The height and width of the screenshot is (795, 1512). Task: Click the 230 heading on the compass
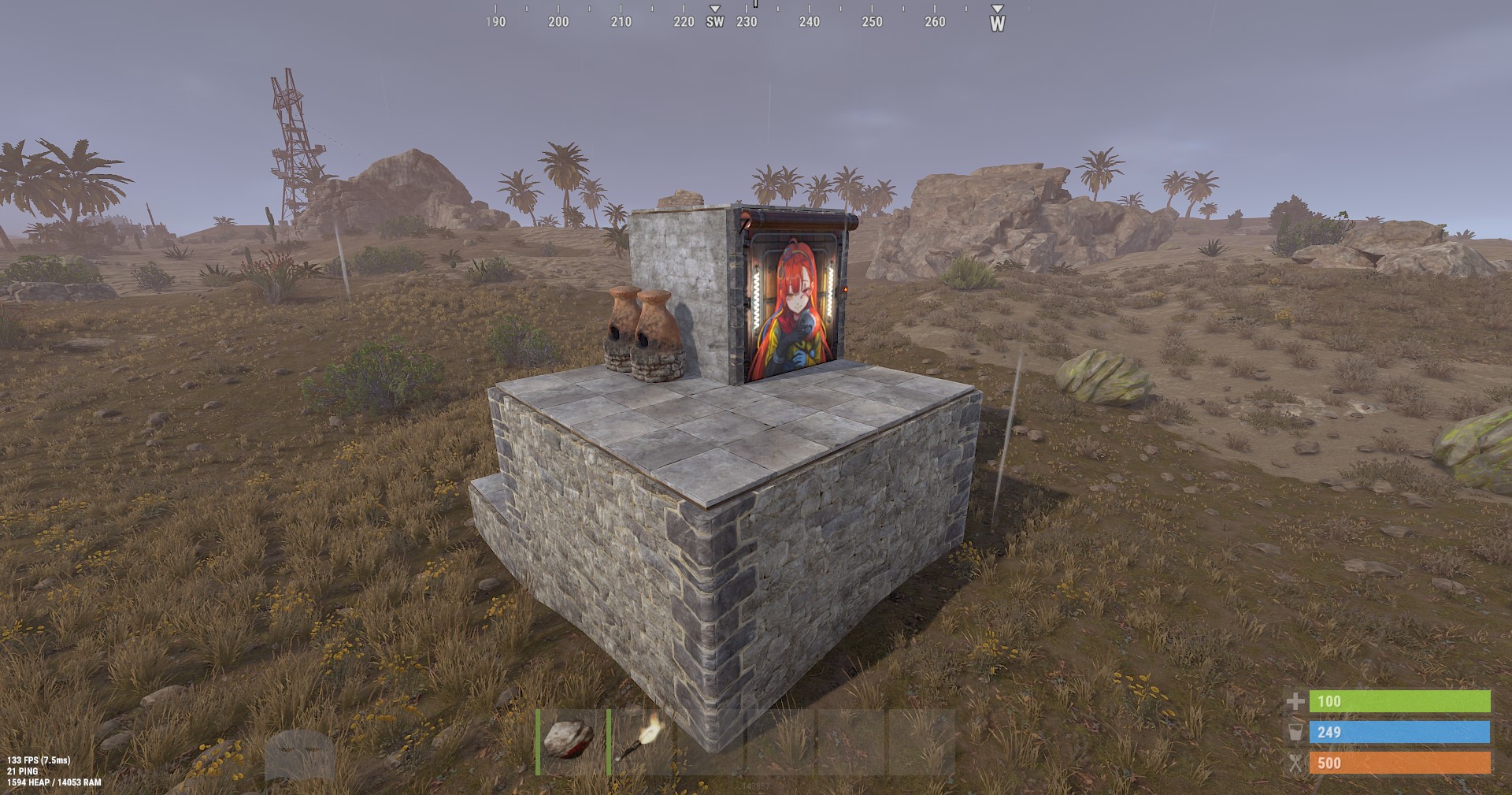click(x=747, y=22)
